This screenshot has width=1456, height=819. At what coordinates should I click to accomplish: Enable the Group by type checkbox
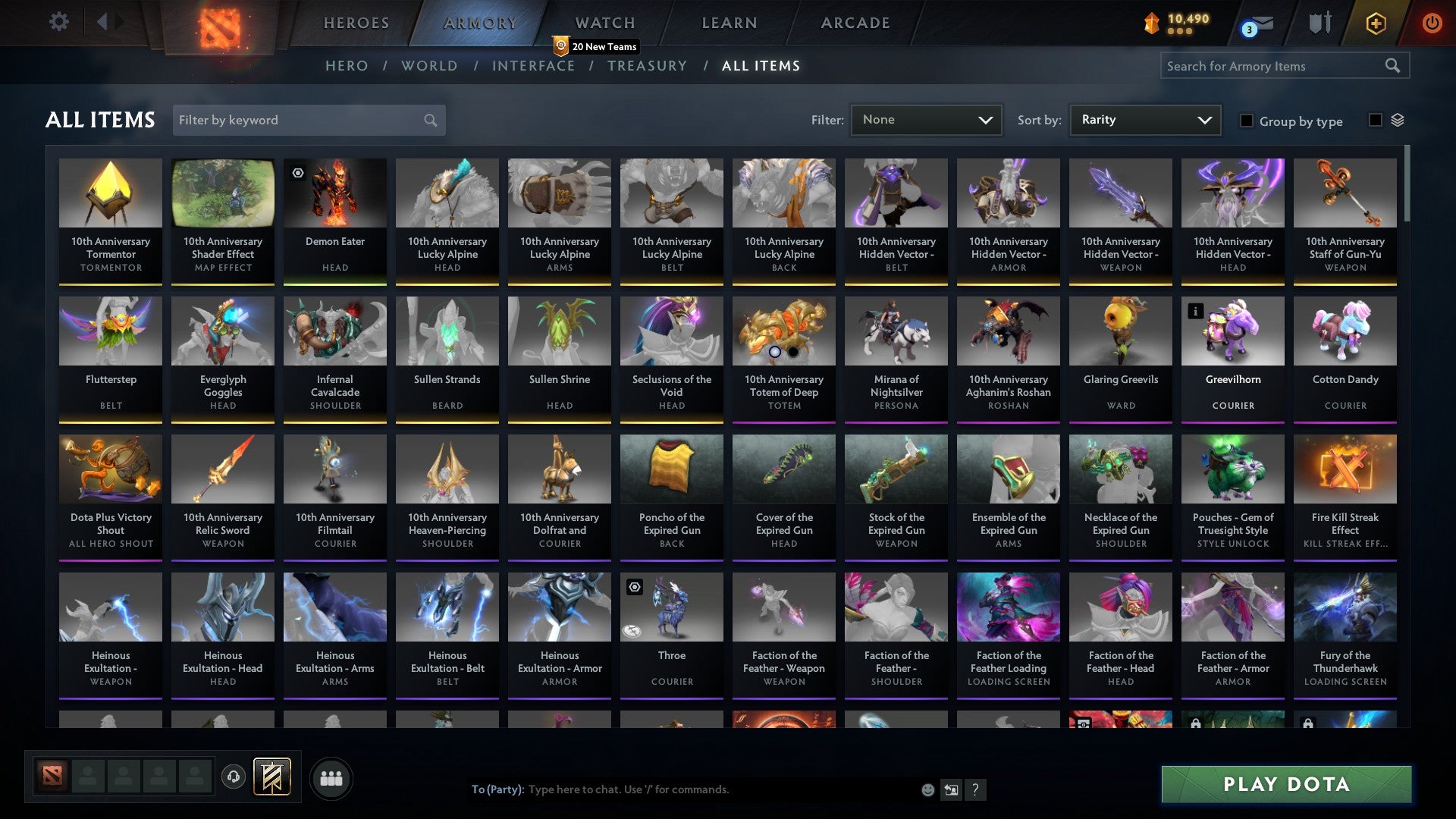(1247, 121)
